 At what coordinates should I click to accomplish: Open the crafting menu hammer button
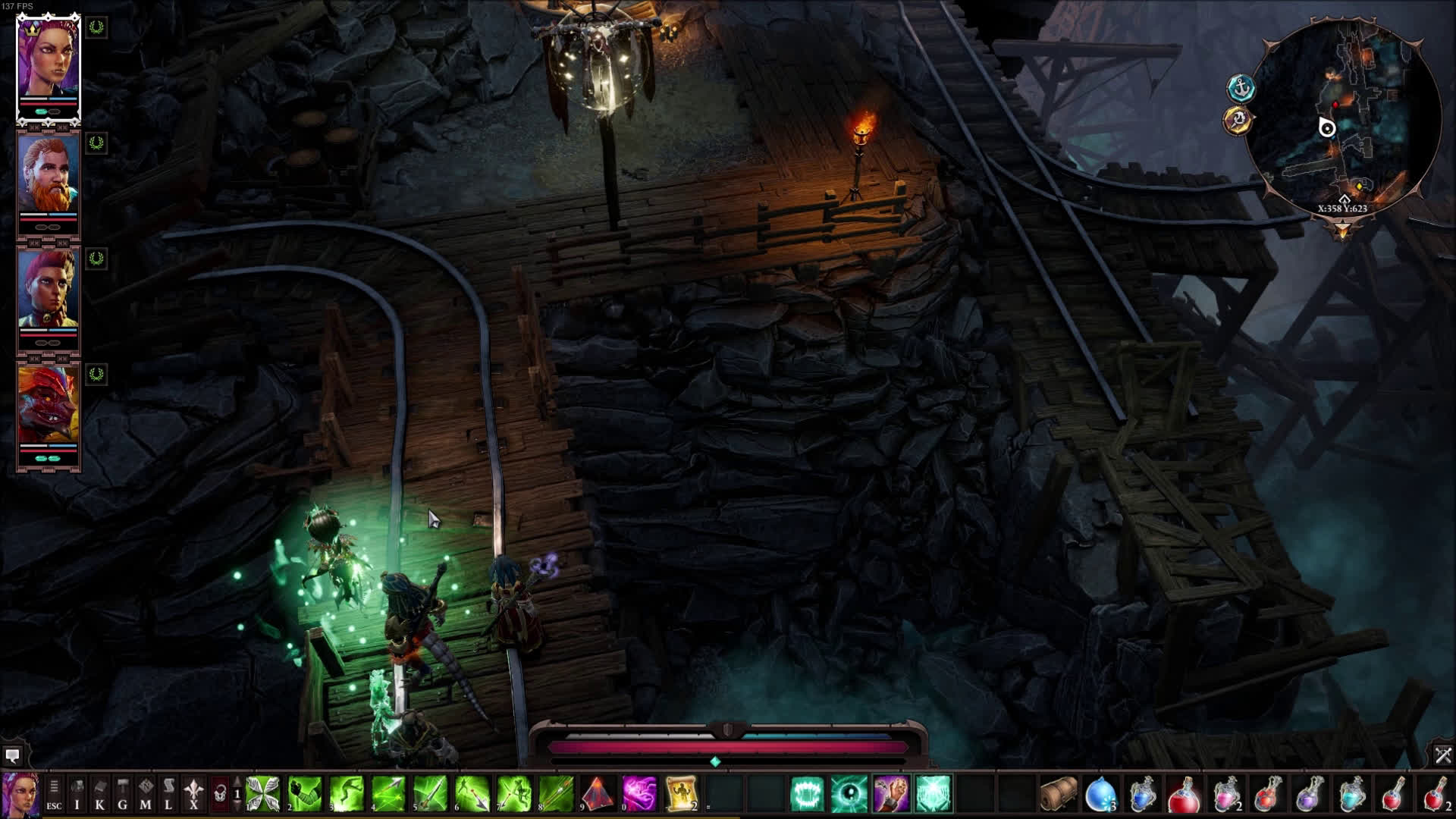click(123, 794)
